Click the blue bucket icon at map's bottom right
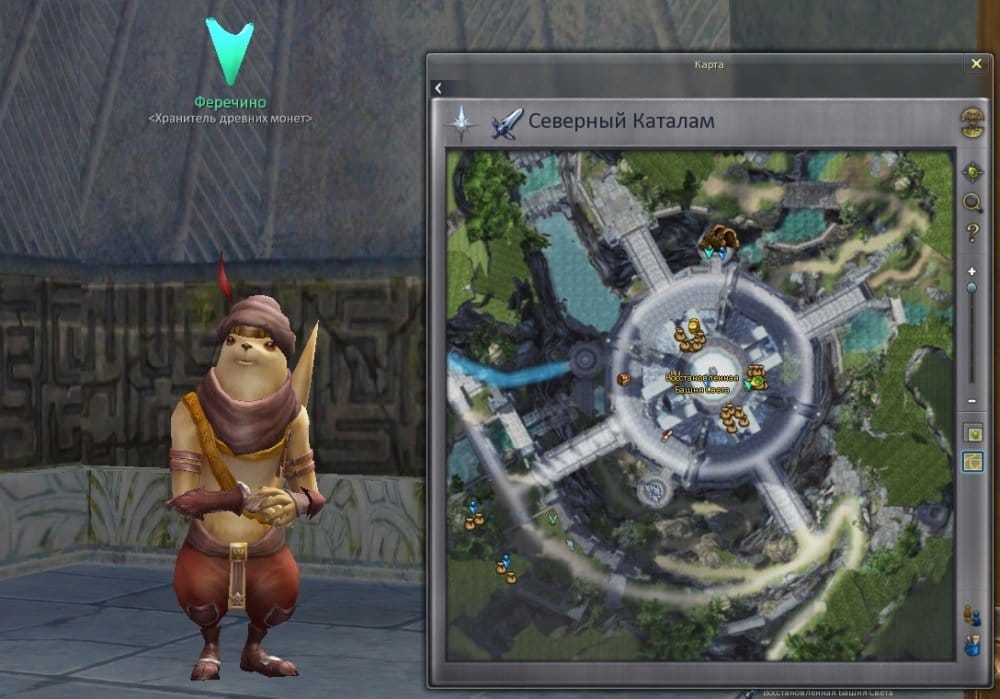This screenshot has width=1000, height=699. [x=970, y=645]
